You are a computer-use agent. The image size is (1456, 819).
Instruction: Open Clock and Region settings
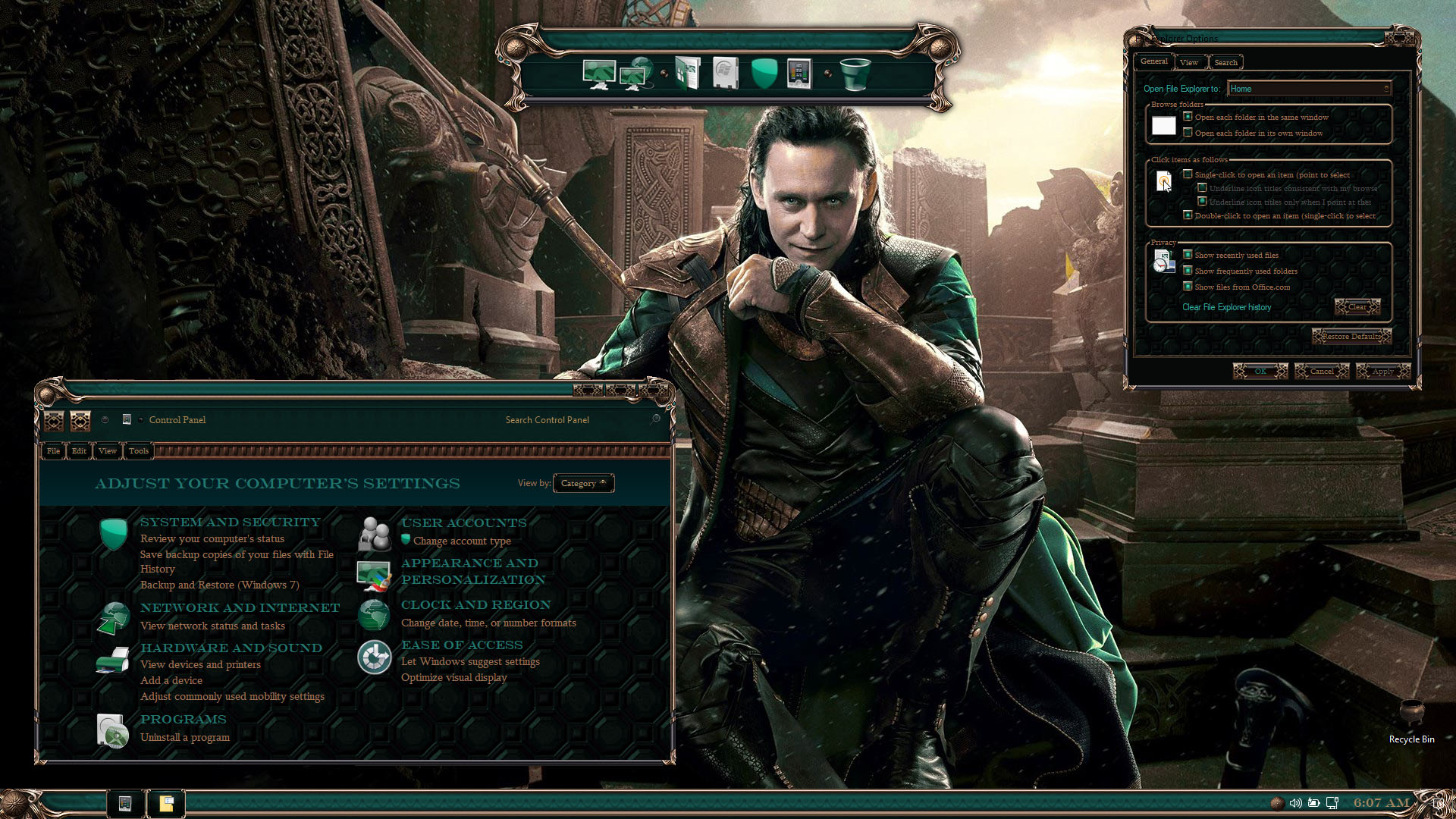click(x=475, y=604)
